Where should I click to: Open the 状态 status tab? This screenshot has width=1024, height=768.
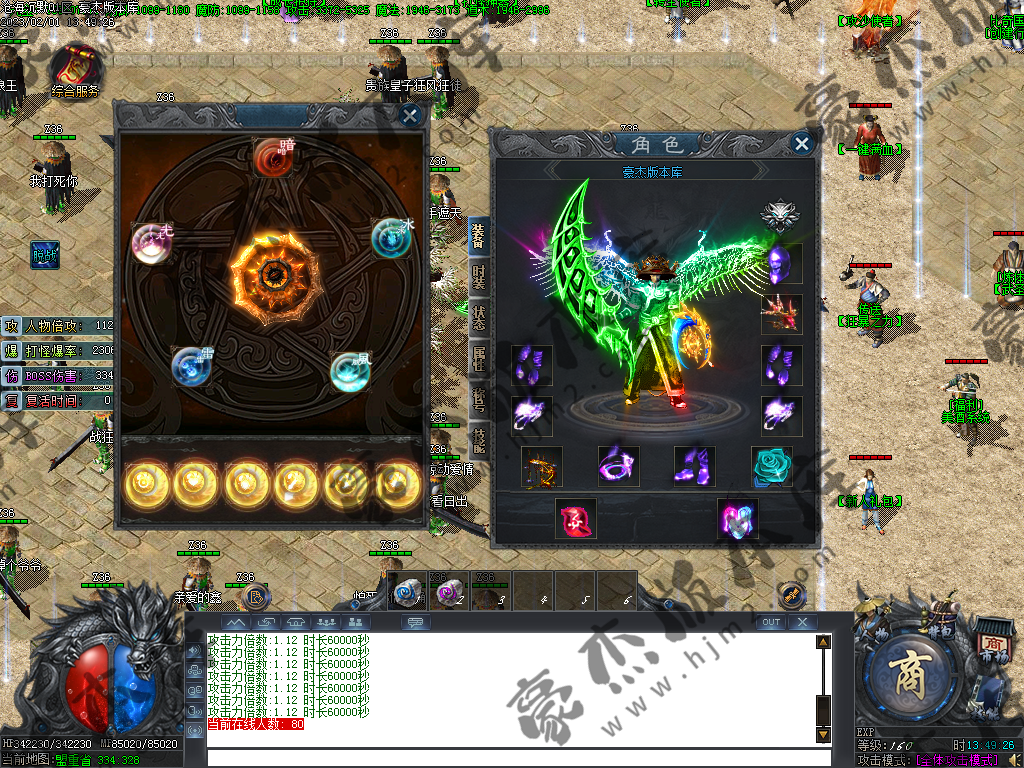479,314
